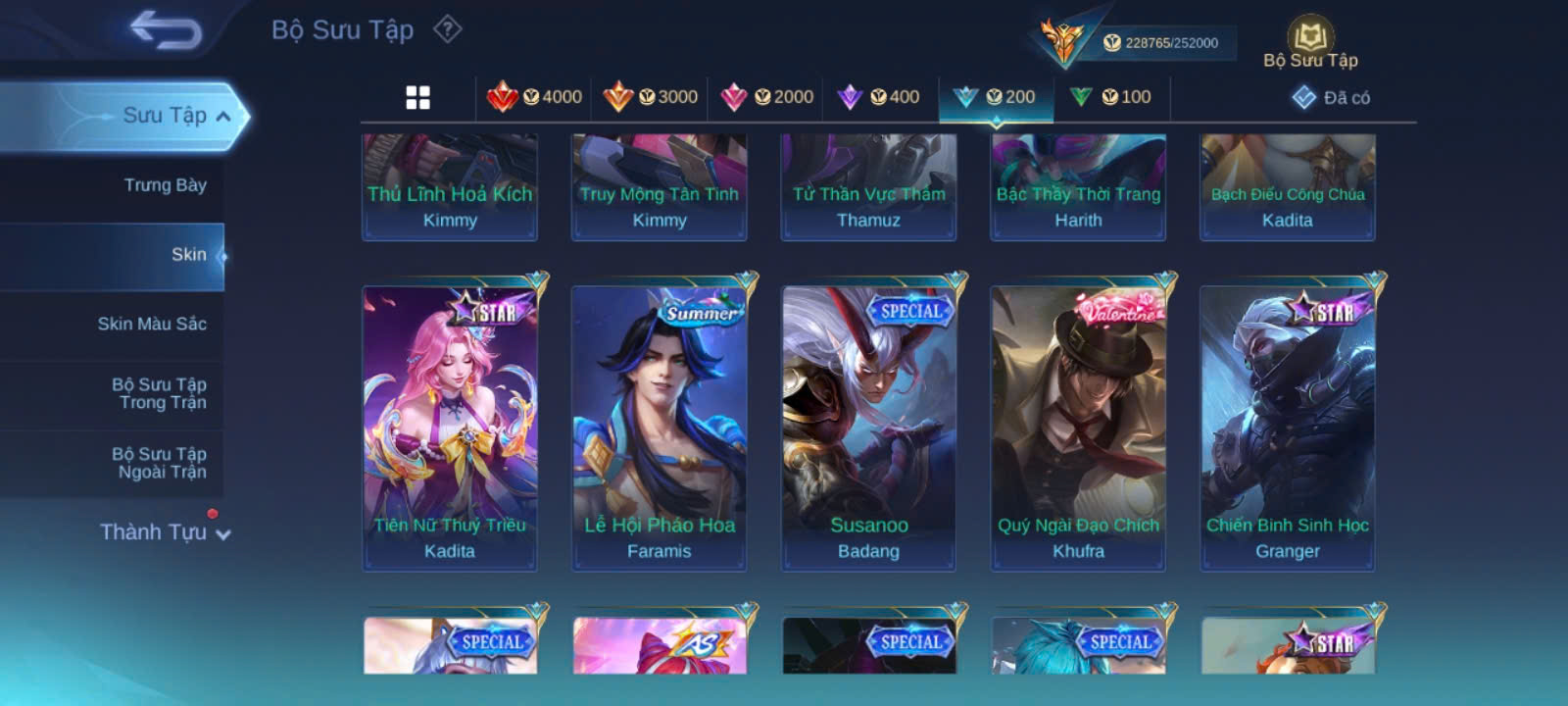Screen dimensions: 1568x706
Task: Switch to the 3000 points tier
Action: pos(651,97)
